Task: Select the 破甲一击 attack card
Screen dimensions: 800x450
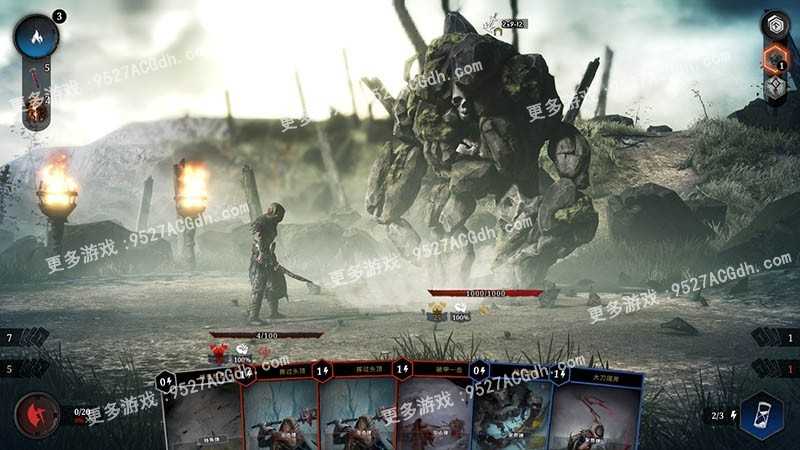Action: (x=432, y=410)
